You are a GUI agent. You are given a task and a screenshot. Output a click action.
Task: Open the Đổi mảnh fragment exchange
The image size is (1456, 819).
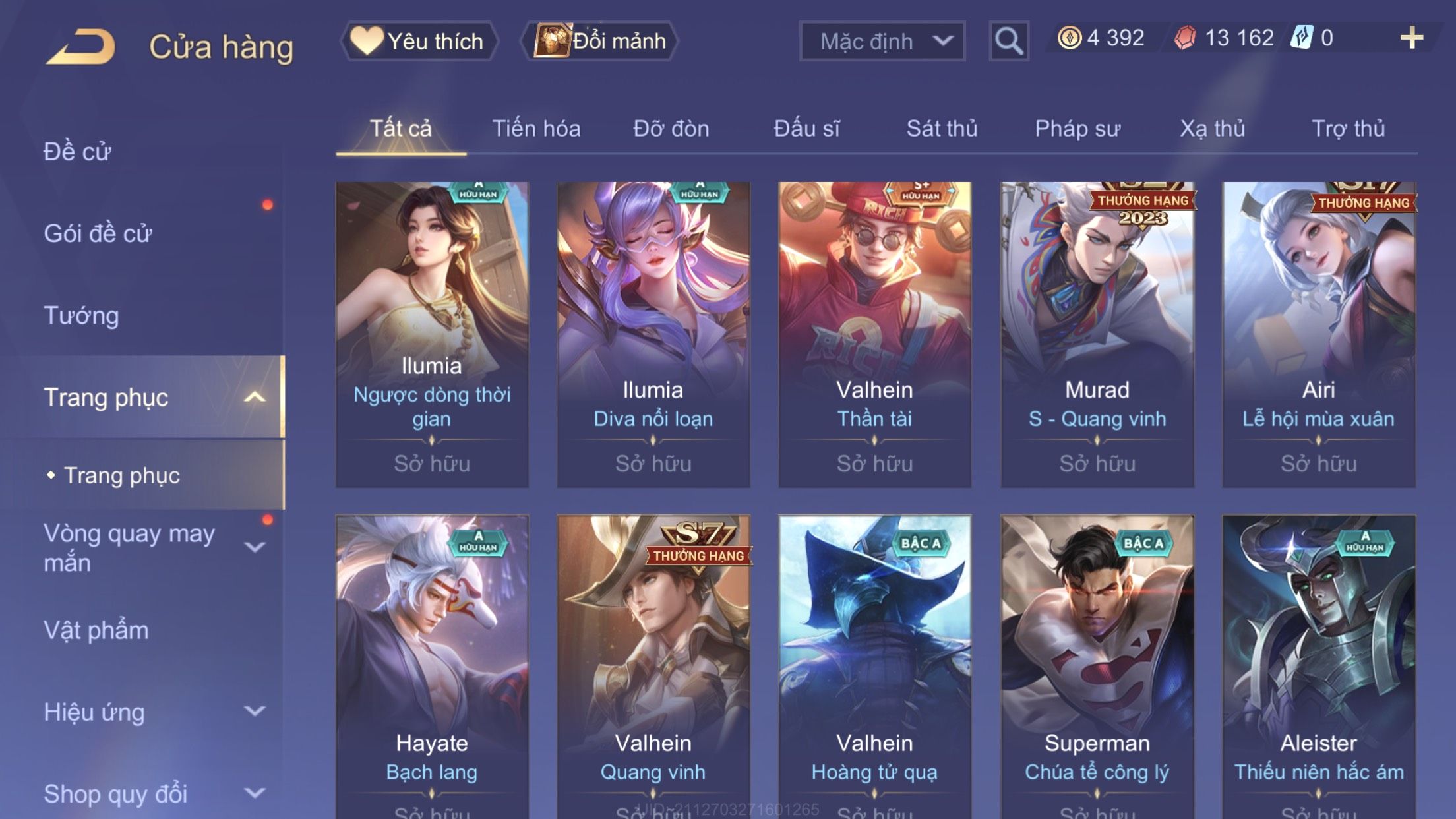[x=599, y=41]
